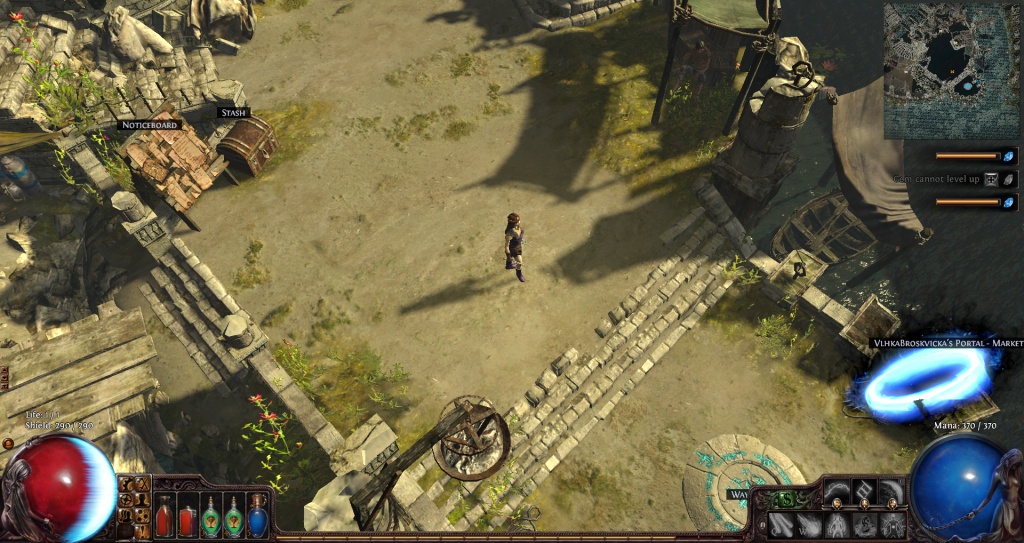Click the cross button beside 'Gem cannot level up'
This screenshot has width=1024, height=543.
[x=991, y=179]
